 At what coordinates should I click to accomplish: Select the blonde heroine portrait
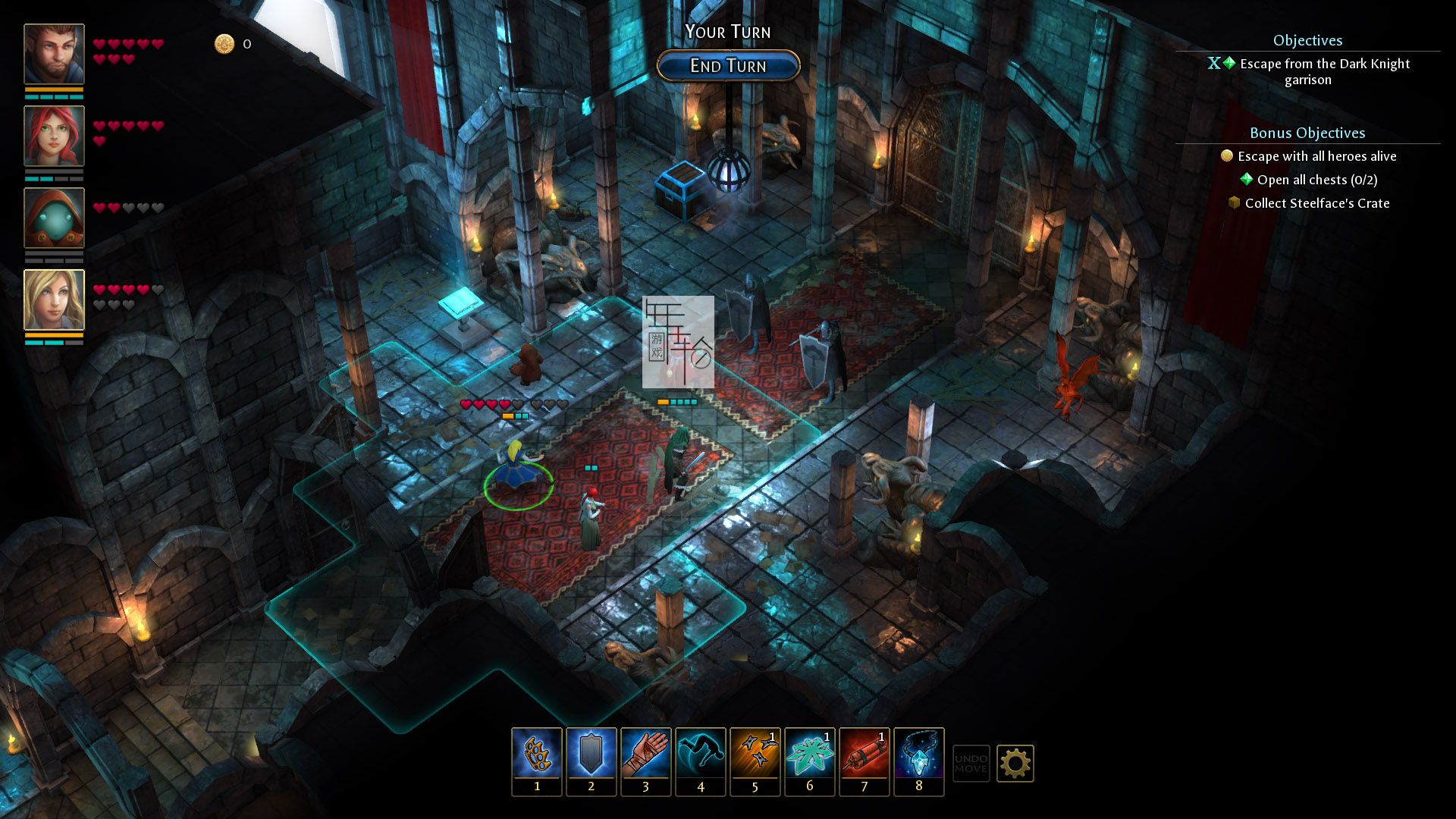coord(54,300)
